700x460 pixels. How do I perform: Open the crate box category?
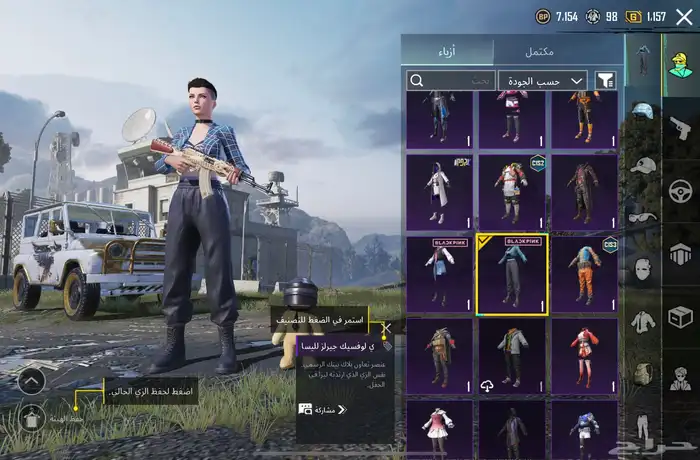tap(680, 318)
